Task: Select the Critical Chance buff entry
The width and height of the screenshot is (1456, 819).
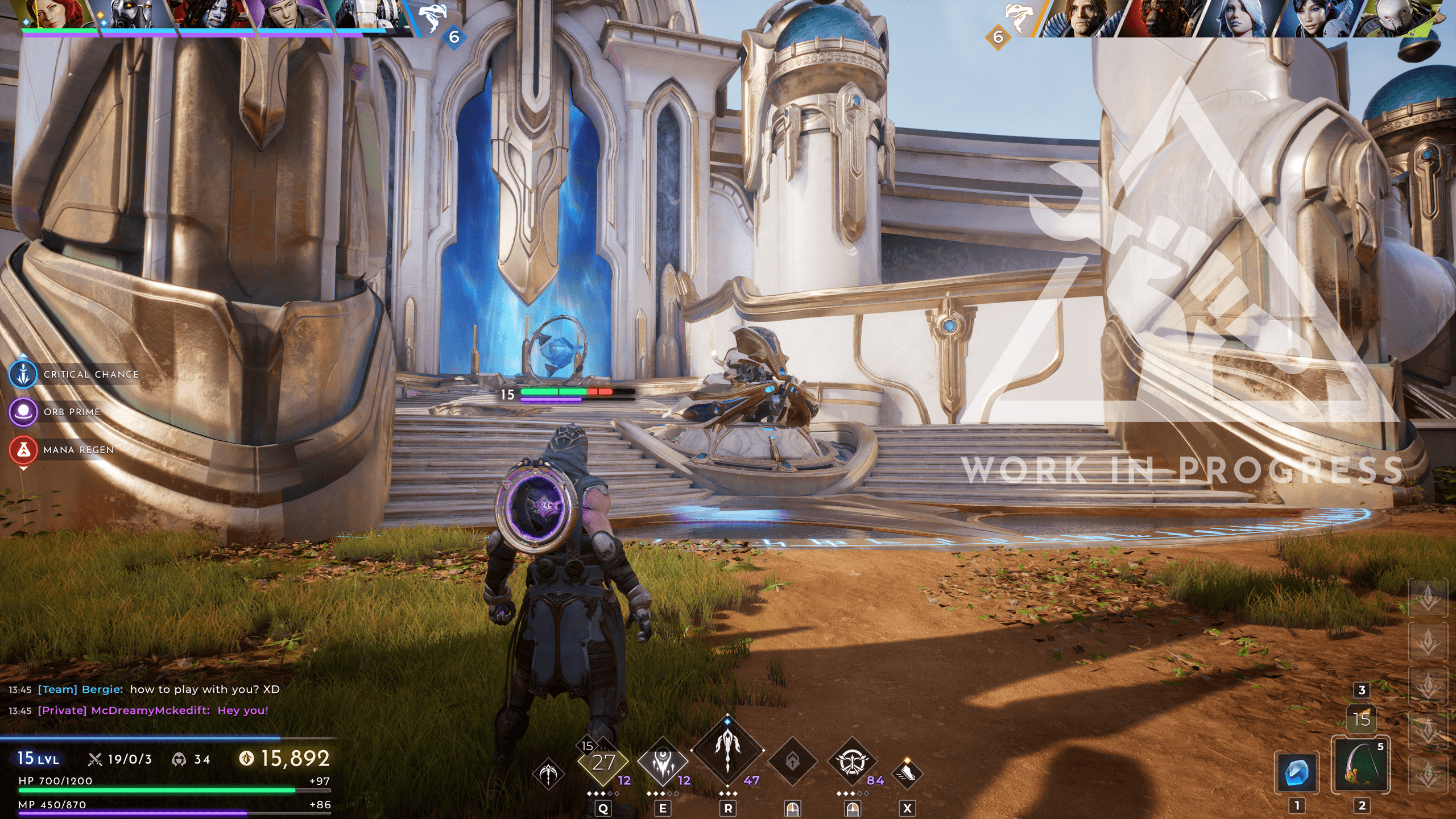Action: click(74, 375)
